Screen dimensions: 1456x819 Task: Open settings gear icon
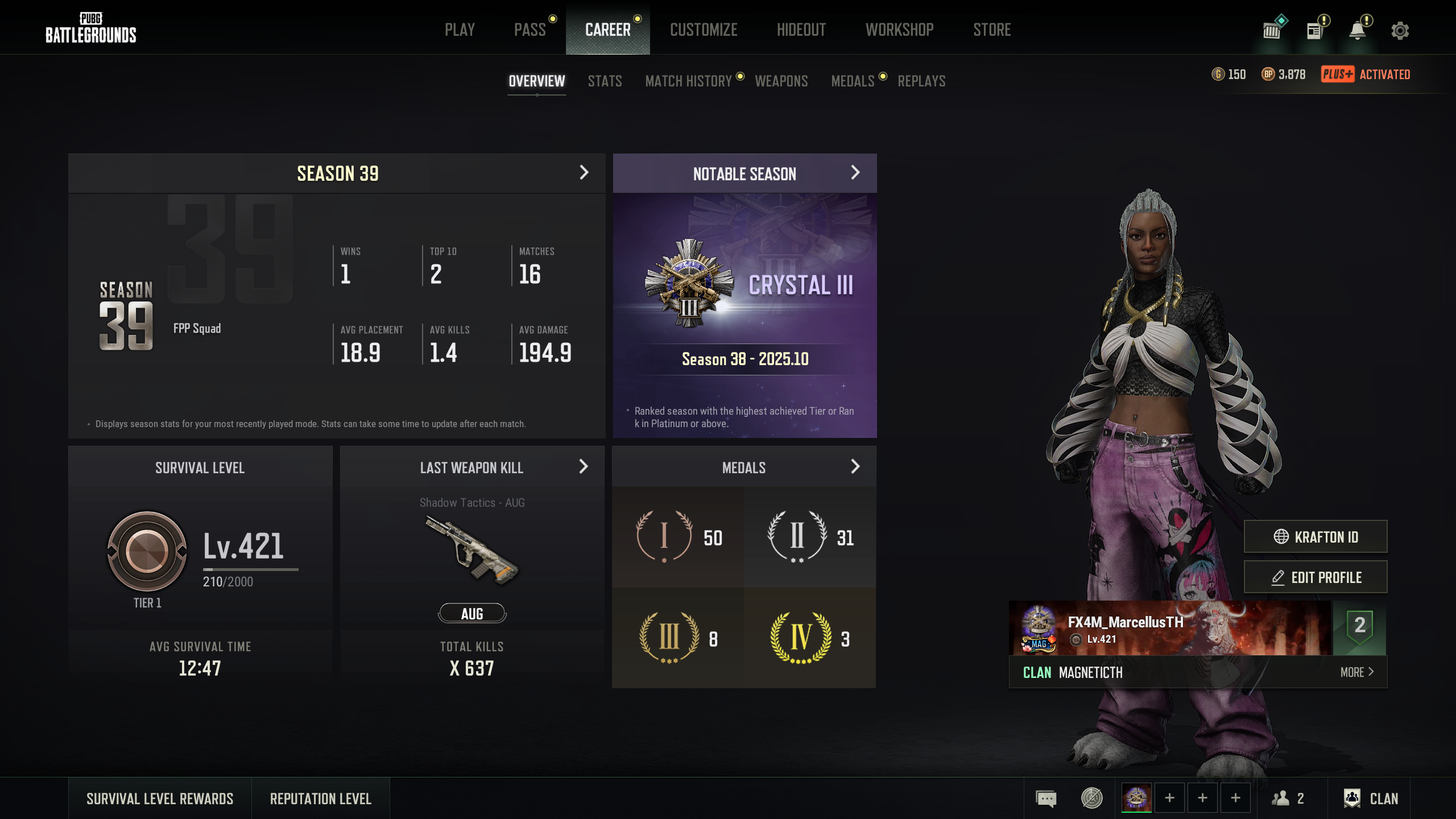pyautogui.click(x=1400, y=31)
